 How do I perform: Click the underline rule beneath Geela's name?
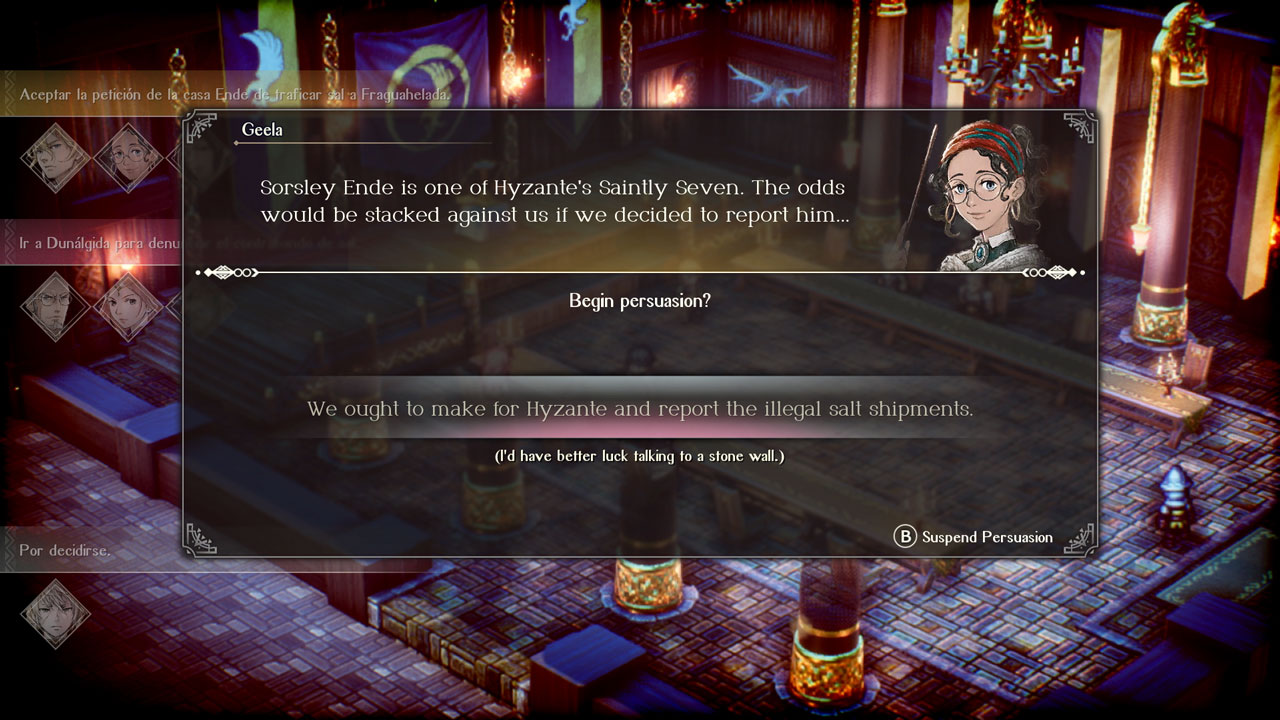click(360, 145)
